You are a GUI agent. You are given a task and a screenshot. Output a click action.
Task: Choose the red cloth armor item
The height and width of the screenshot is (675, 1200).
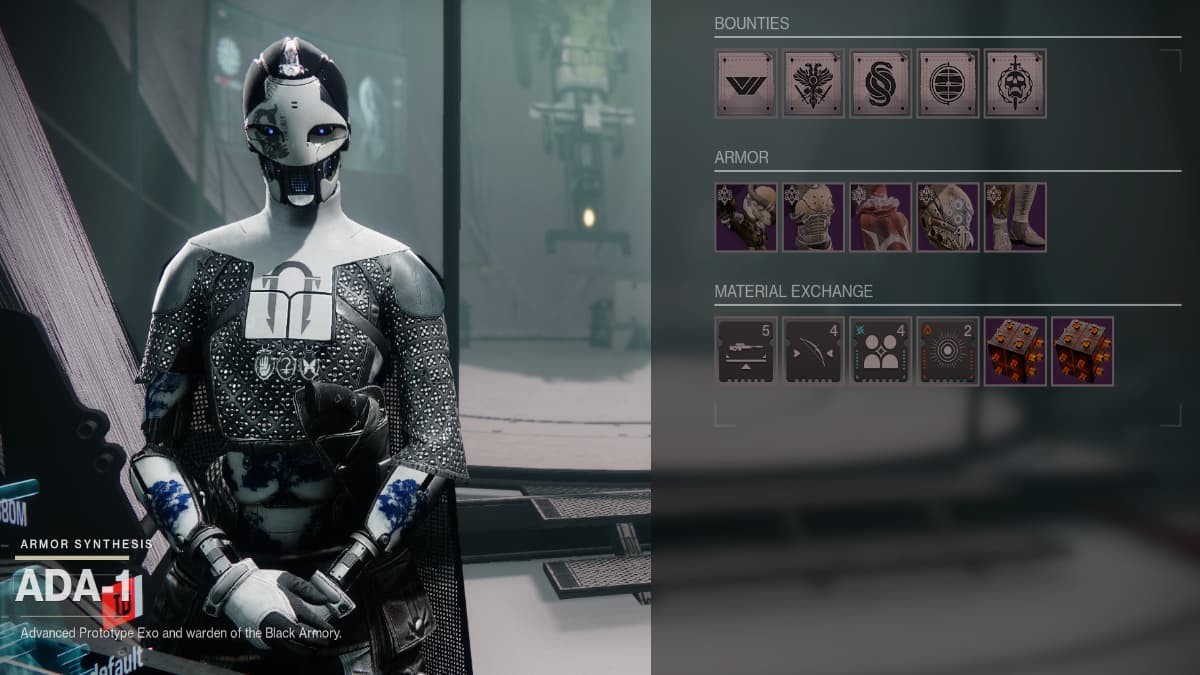(x=880, y=217)
